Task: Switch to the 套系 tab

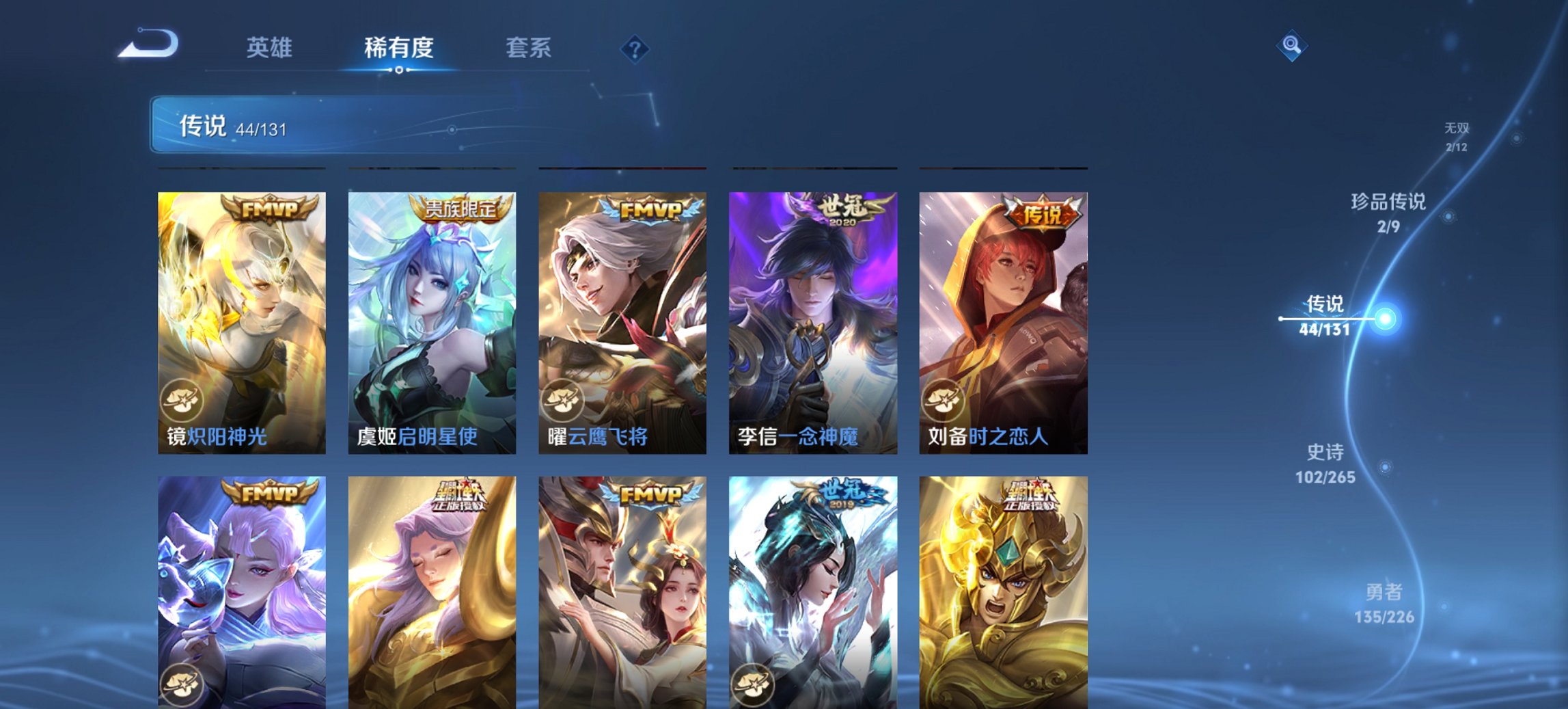Action: pyautogui.click(x=527, y=46)
